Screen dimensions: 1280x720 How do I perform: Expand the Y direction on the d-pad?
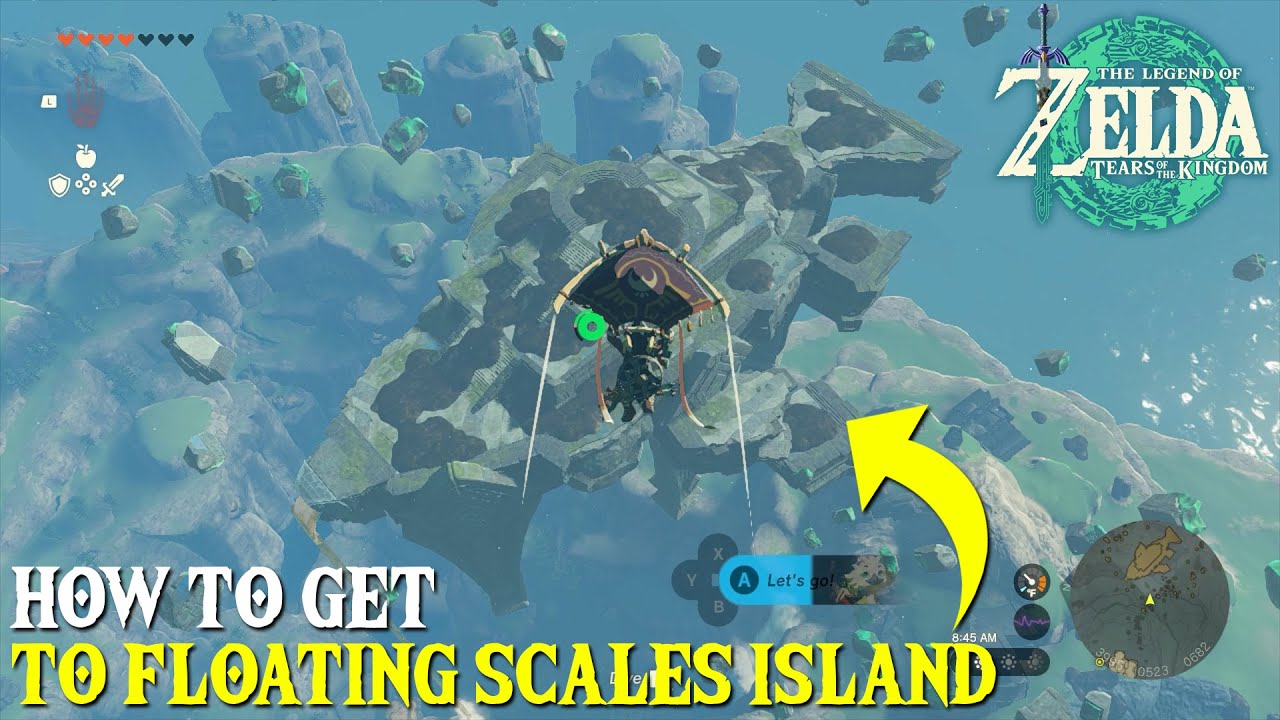pos(692,578)
